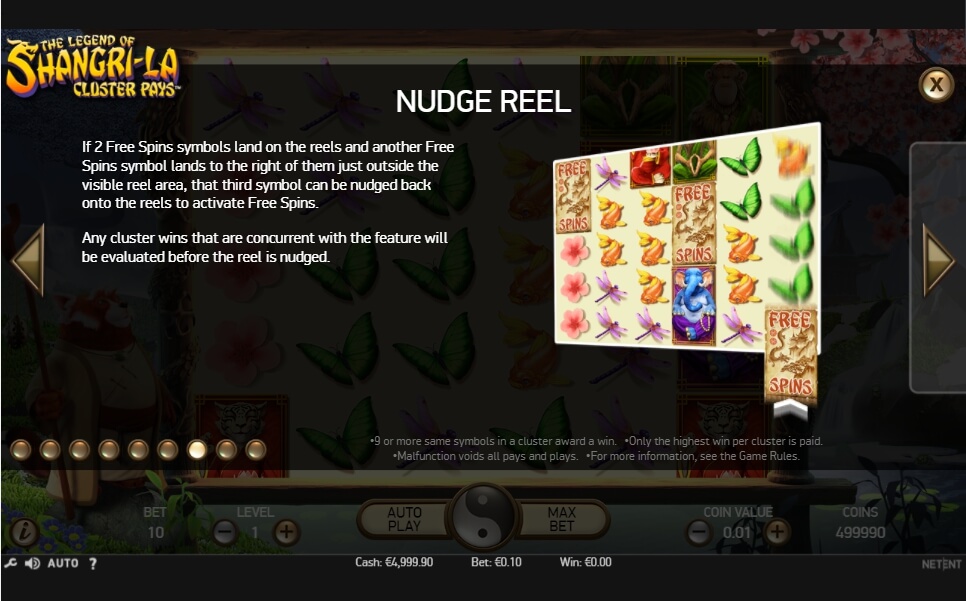Advance to the next paytable page
The width and height of the screenshot is (966, 601).
[938, 260]
